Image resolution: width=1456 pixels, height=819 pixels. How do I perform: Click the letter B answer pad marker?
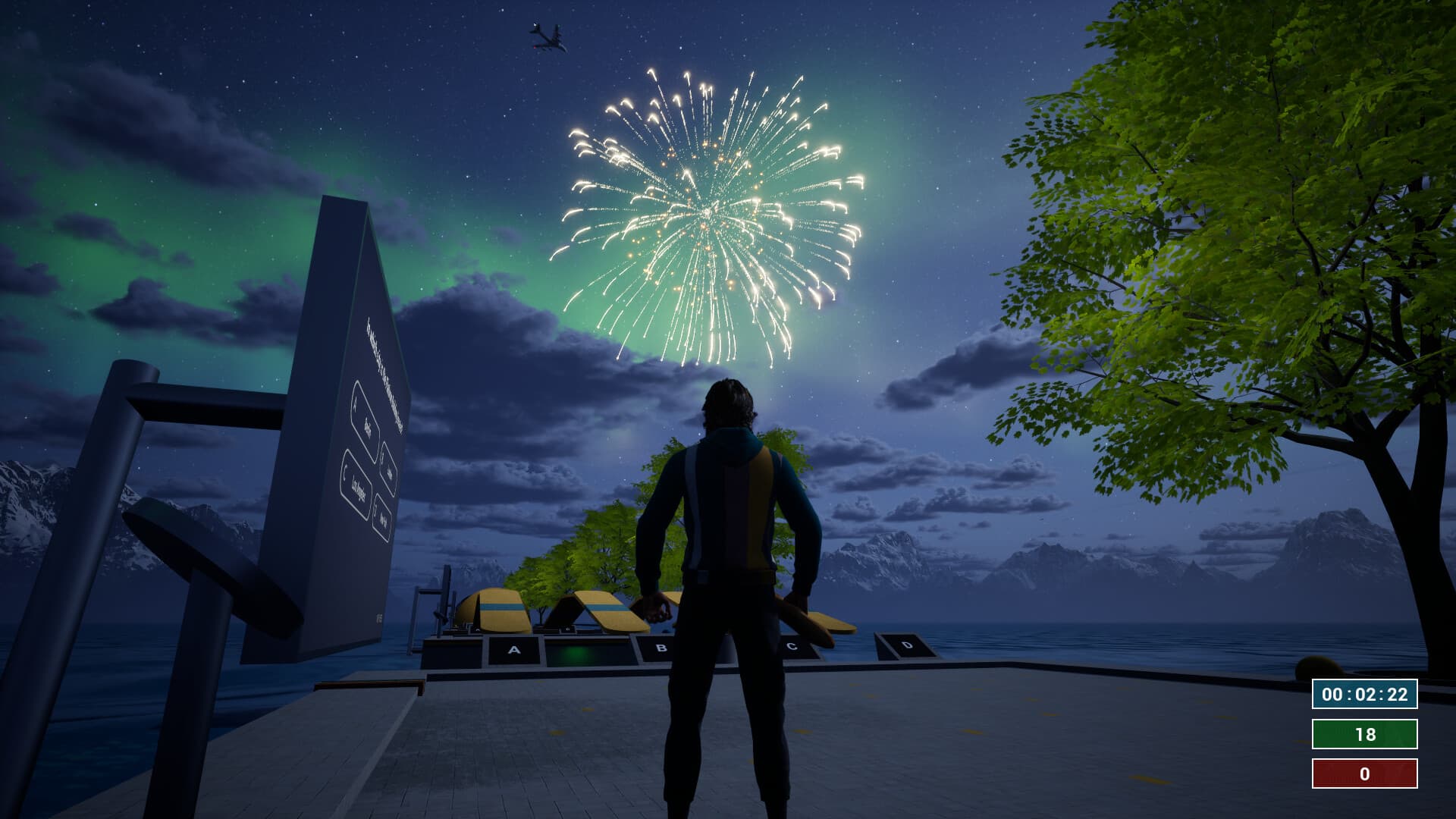coord(661,647)
